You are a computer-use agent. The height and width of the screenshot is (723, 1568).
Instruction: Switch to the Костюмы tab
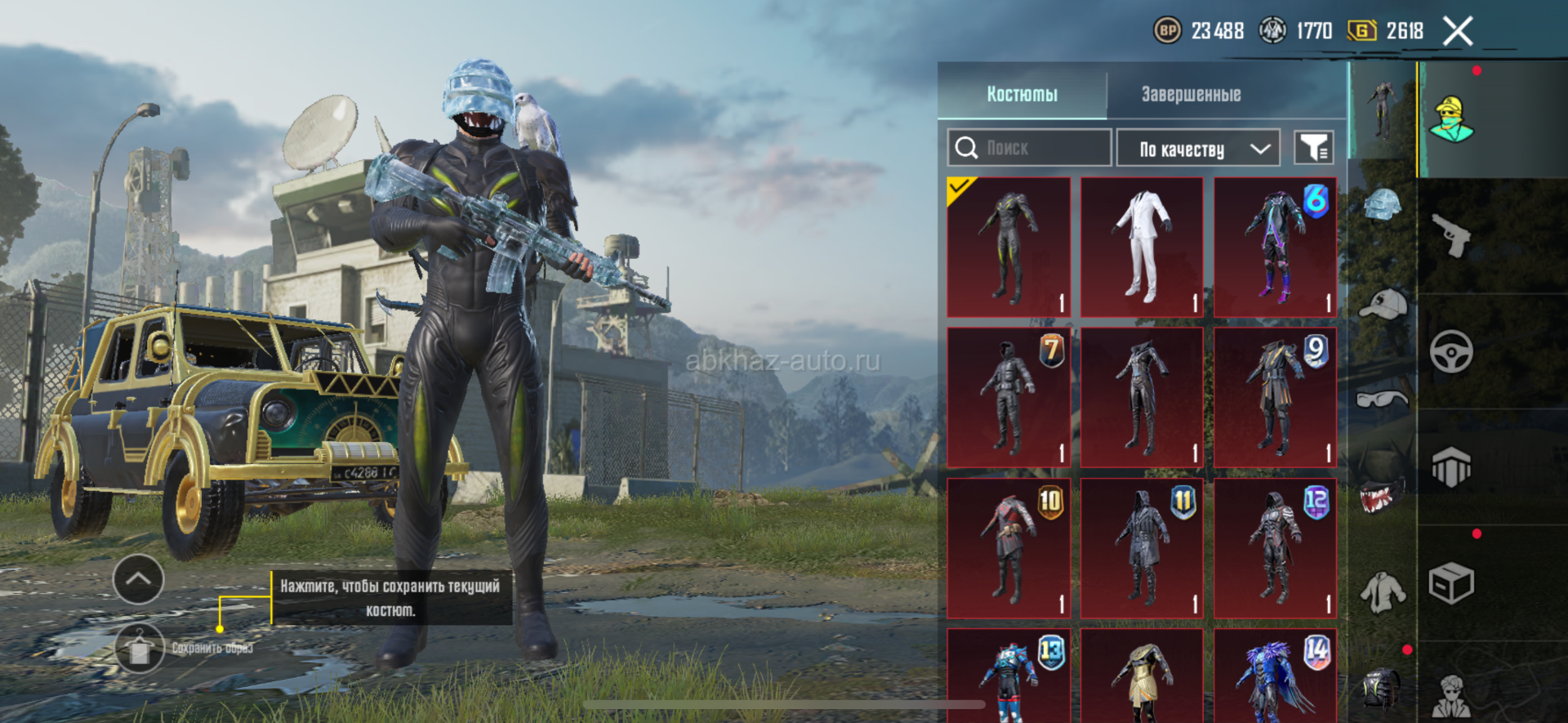(x=1022, y=95)
